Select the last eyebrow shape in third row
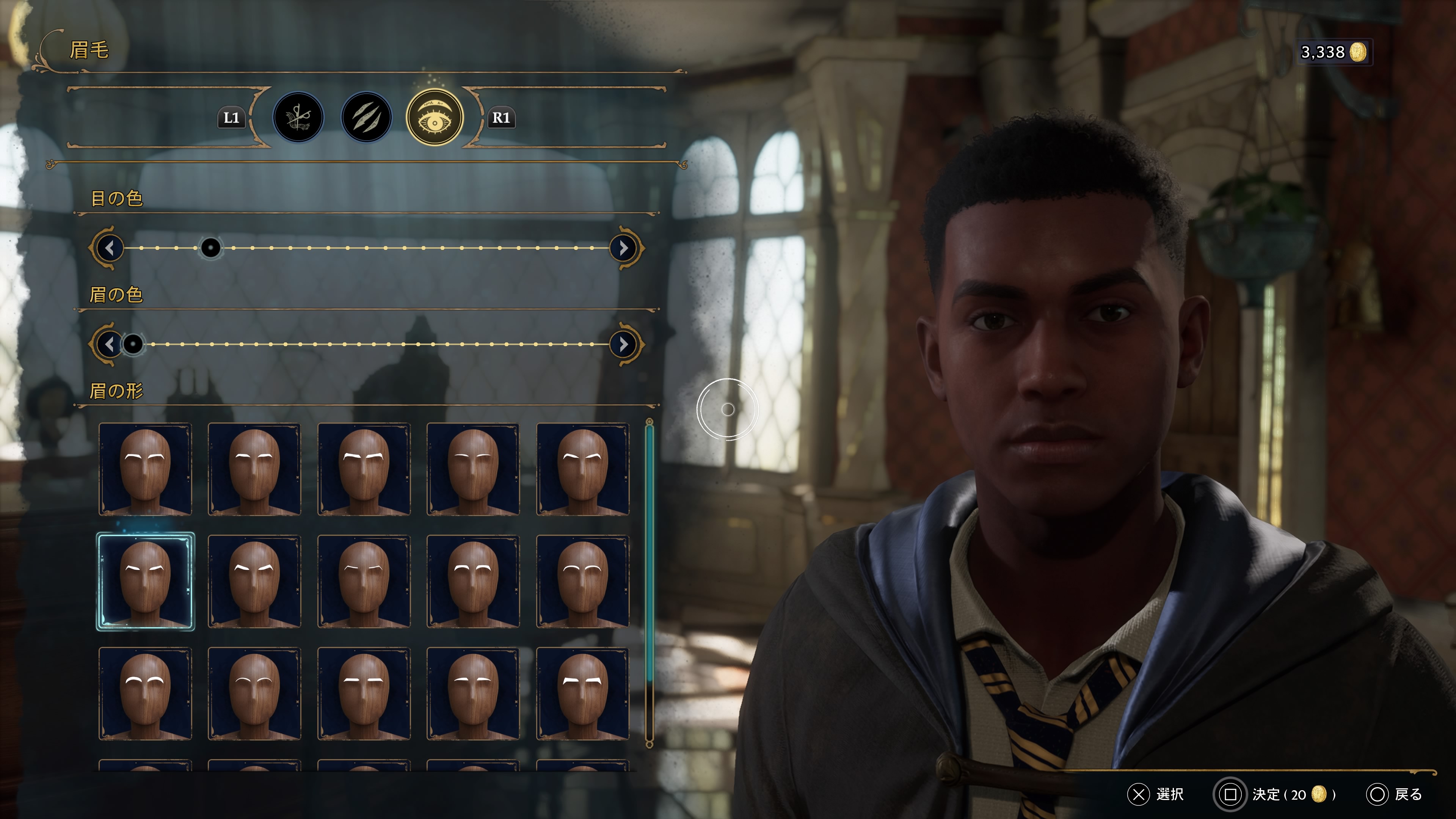This screenshot has height=819, width=1456. point(582,693)
